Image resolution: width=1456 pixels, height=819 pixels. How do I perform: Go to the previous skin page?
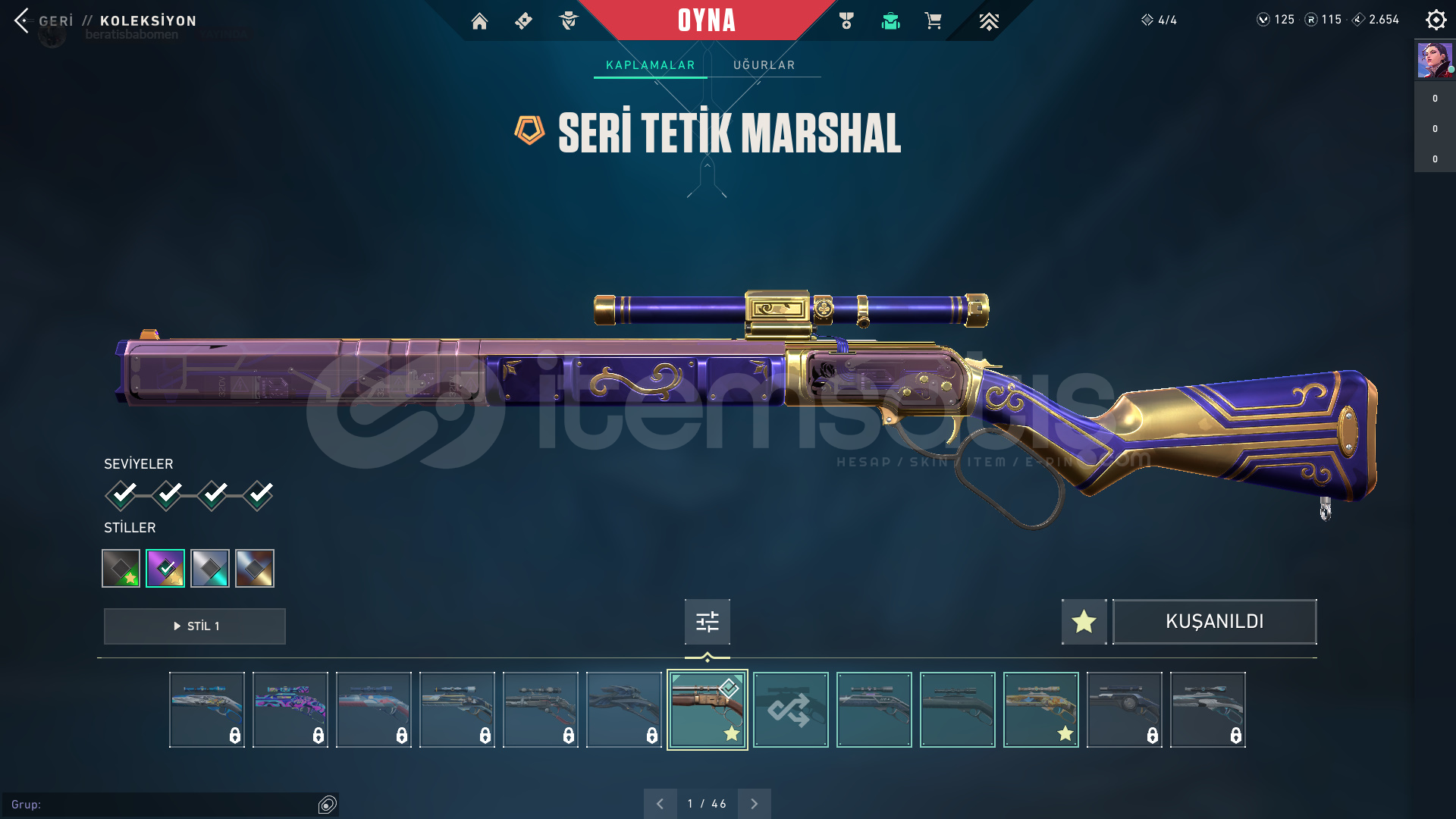tap(660, 804)
